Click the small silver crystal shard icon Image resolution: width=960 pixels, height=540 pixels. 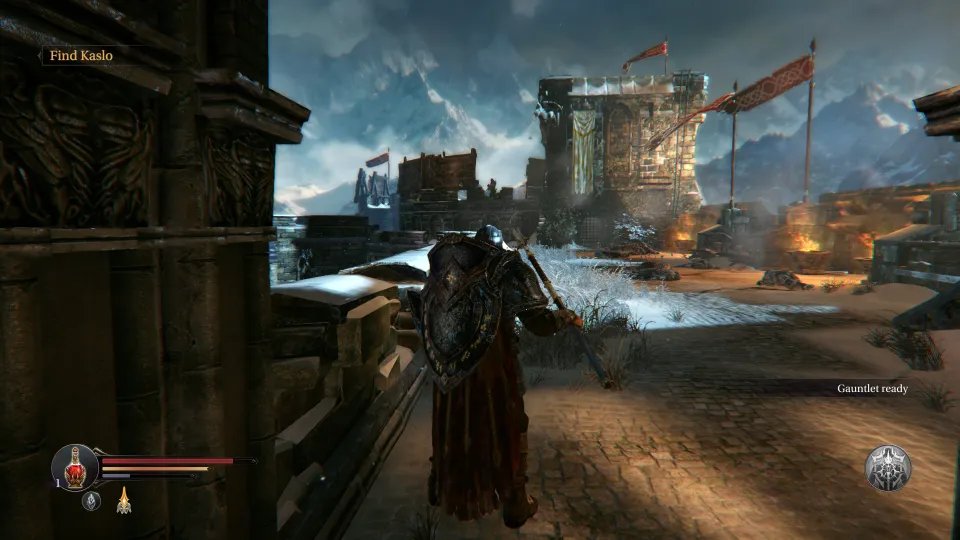pos(91,500)
